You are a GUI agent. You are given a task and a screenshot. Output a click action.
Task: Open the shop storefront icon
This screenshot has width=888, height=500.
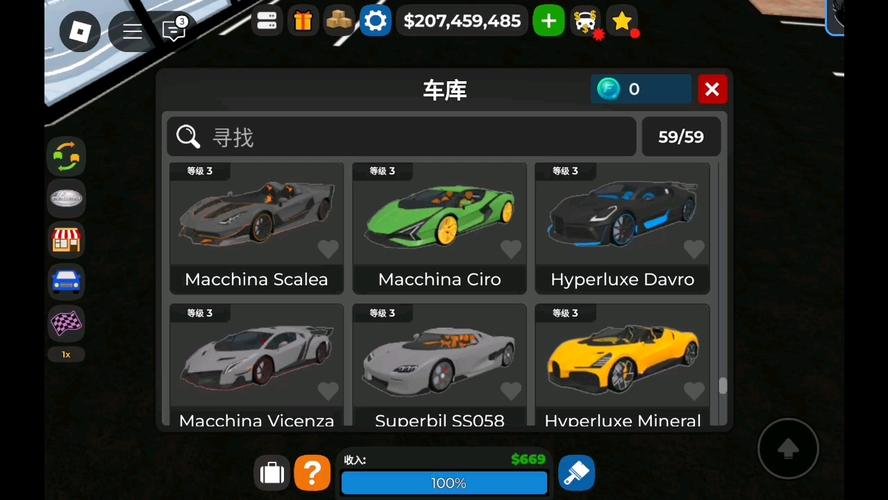click(x=66, y=240)
